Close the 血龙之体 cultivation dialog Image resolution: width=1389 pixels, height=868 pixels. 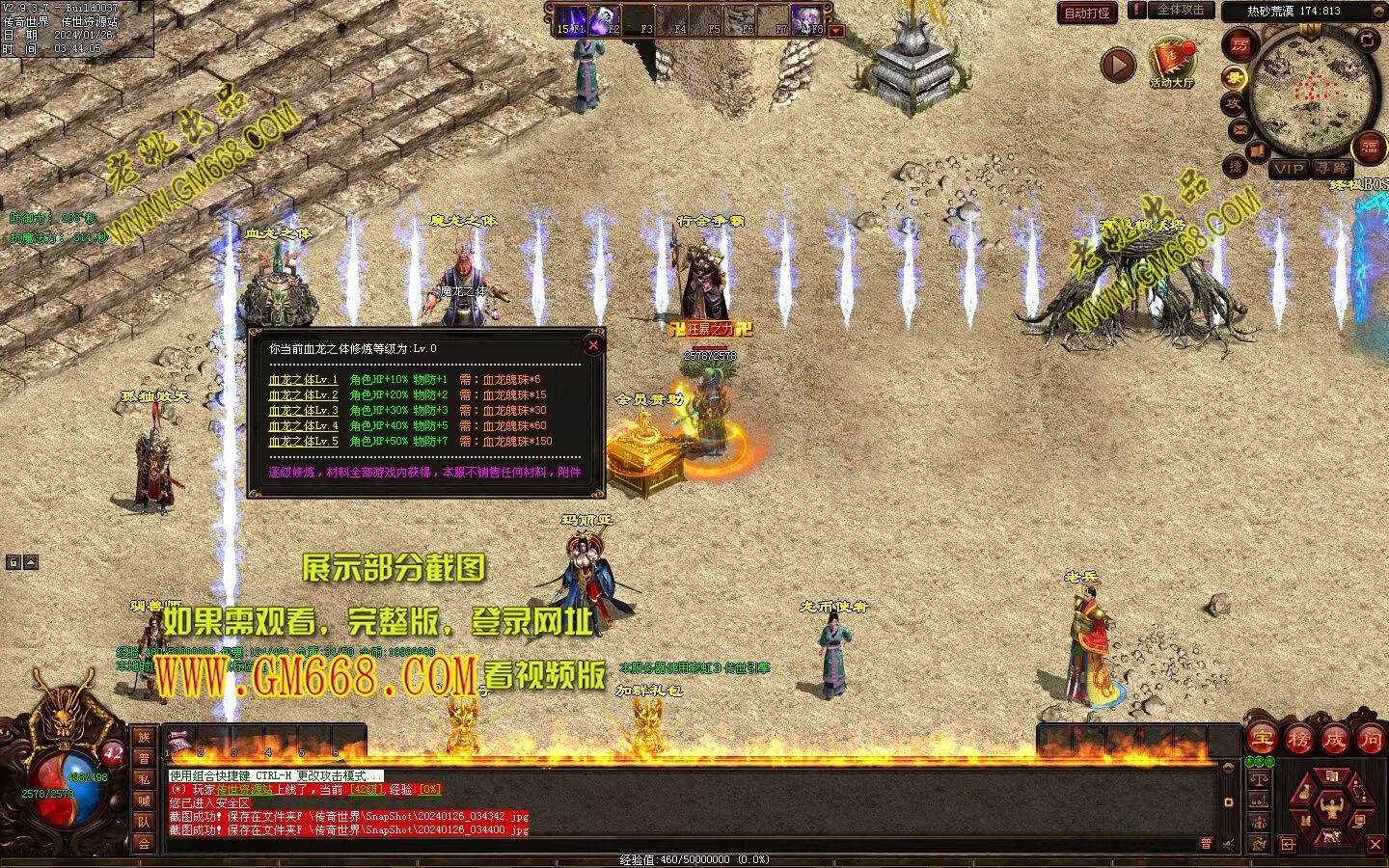tap(593, 344)
